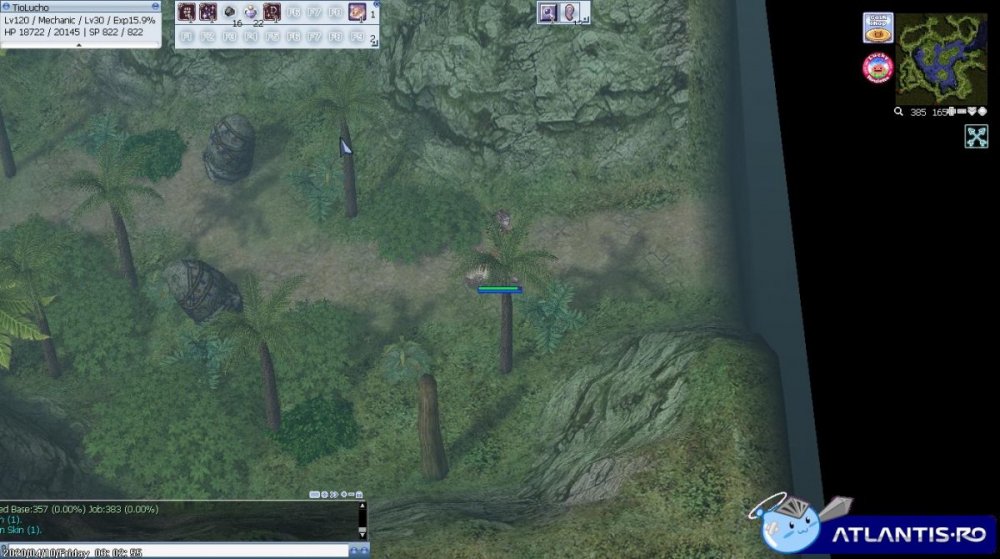Use the first hotbar skill slot
Image resolution: width=1000 pixels, height=559 pixels.
pos(186,13)
